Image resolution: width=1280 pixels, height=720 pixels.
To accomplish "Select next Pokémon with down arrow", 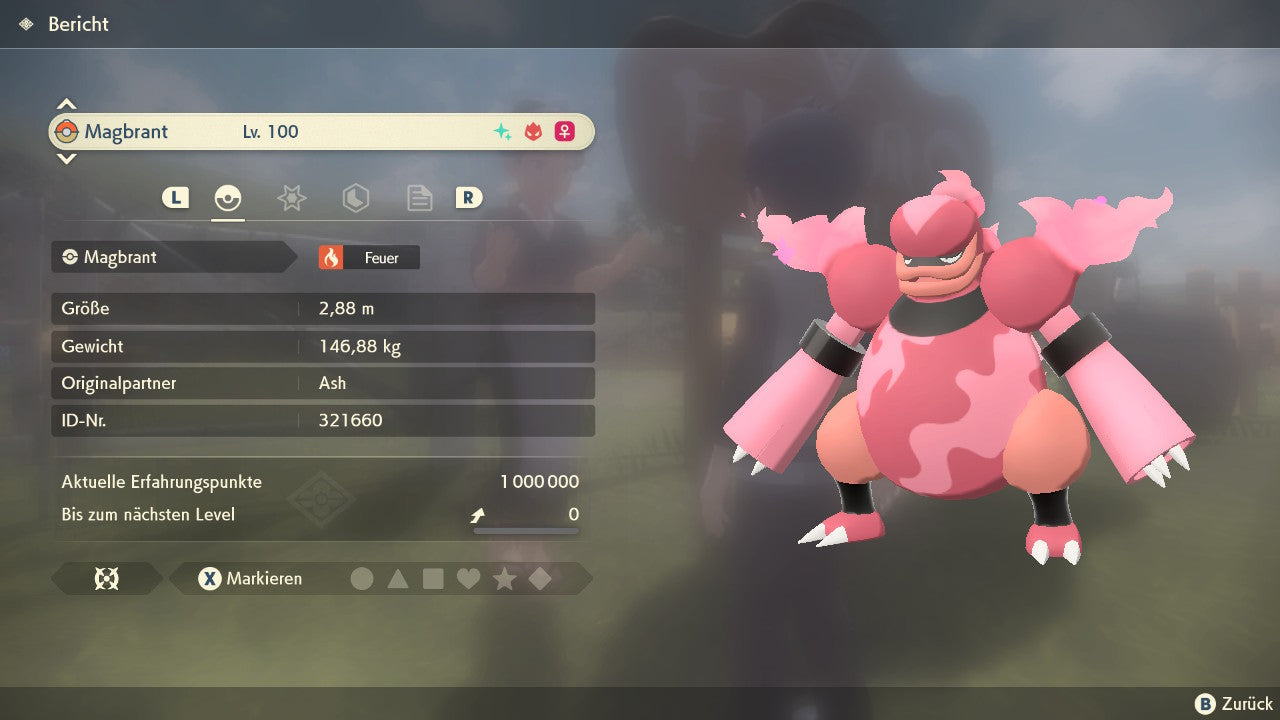I will click(x=66, y=158).
